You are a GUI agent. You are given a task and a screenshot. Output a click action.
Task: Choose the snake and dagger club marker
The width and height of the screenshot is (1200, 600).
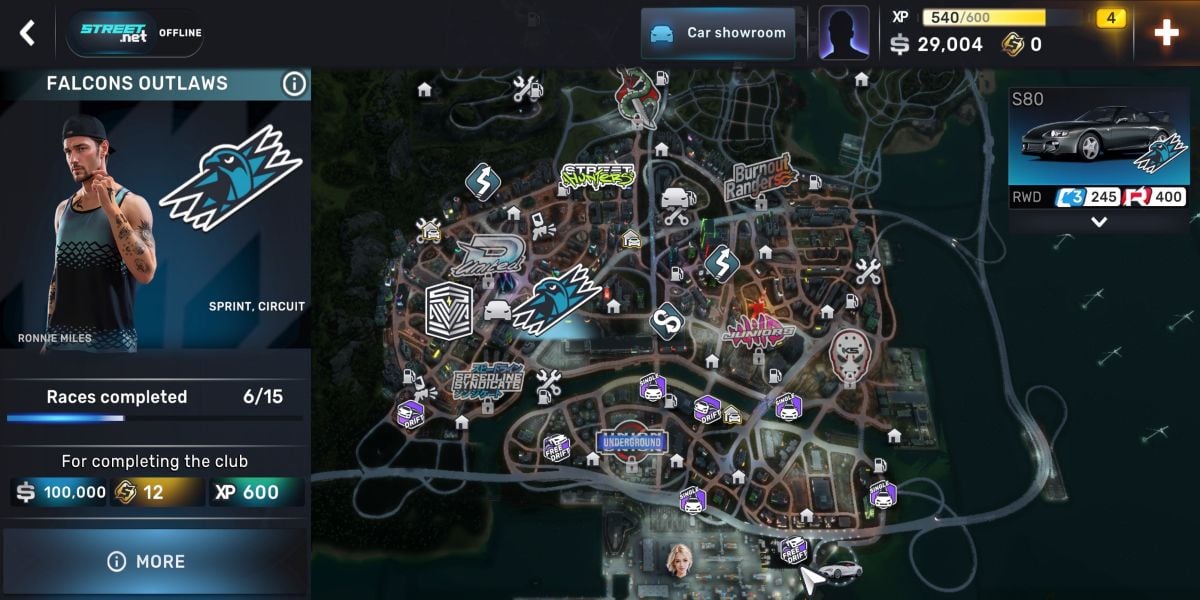636,96
